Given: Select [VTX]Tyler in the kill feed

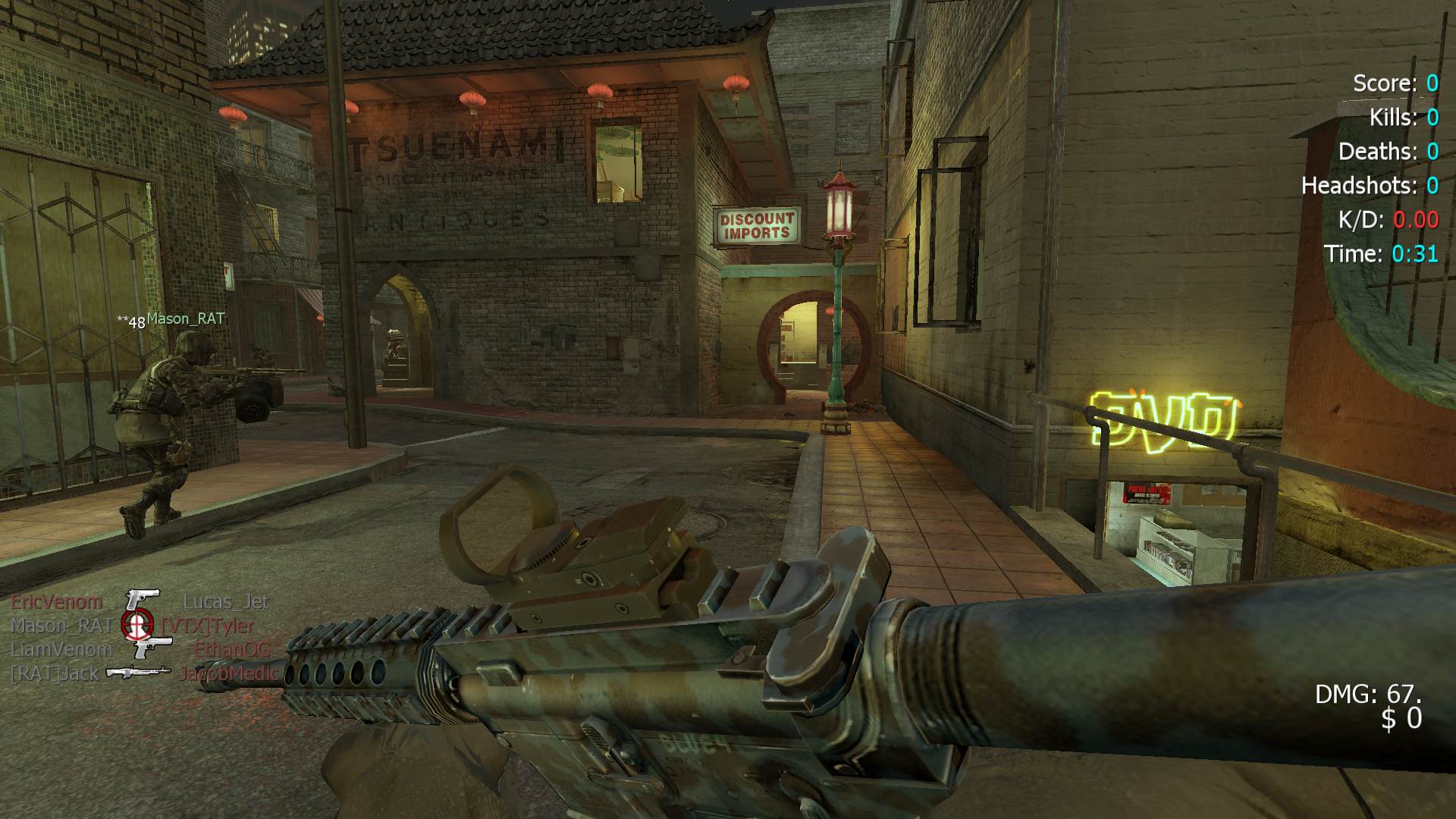Looking at the screenshot, I should point(208,626).
